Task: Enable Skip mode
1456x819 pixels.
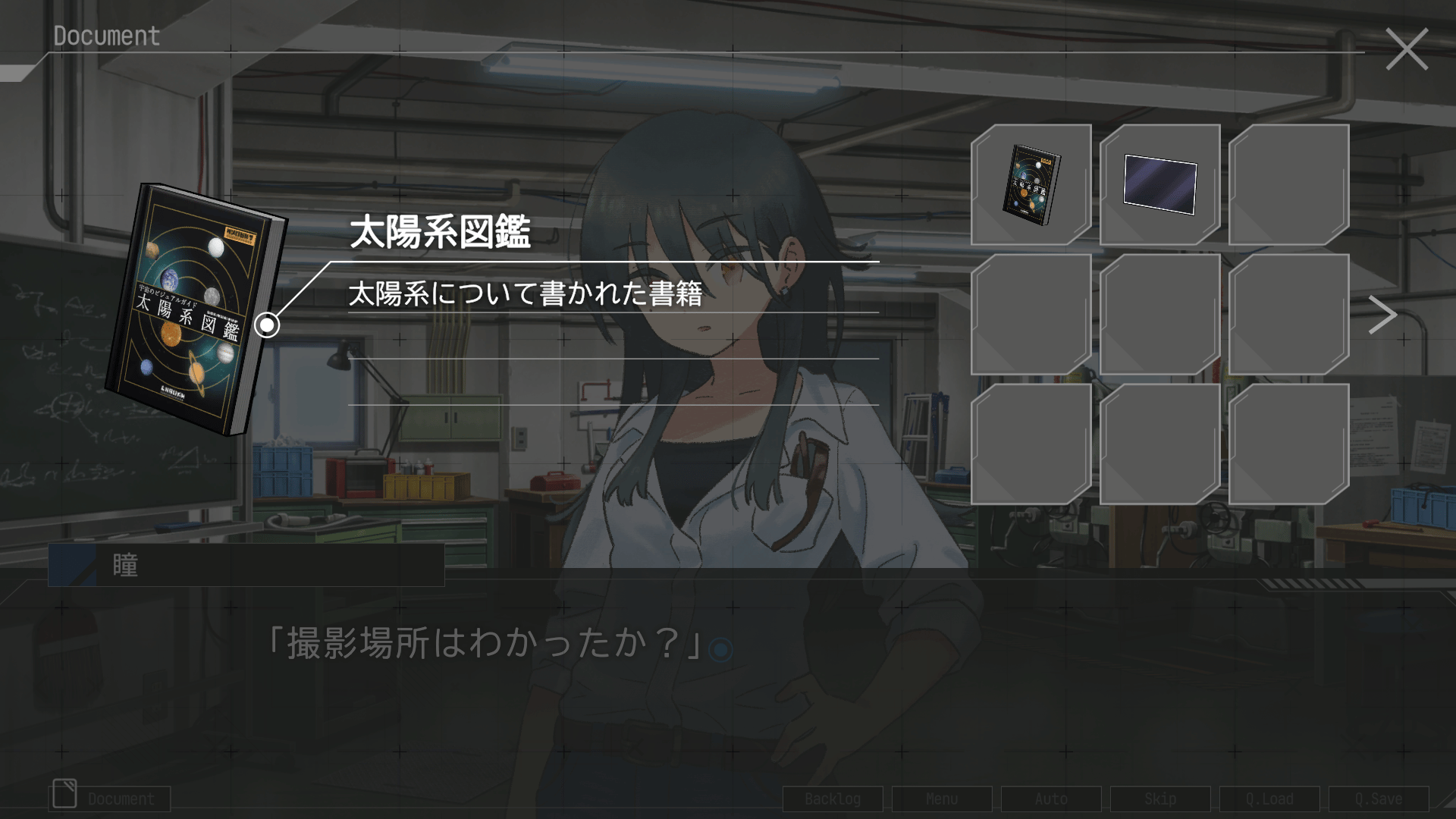Action: pyautogui.click(x=1162, y=799)
